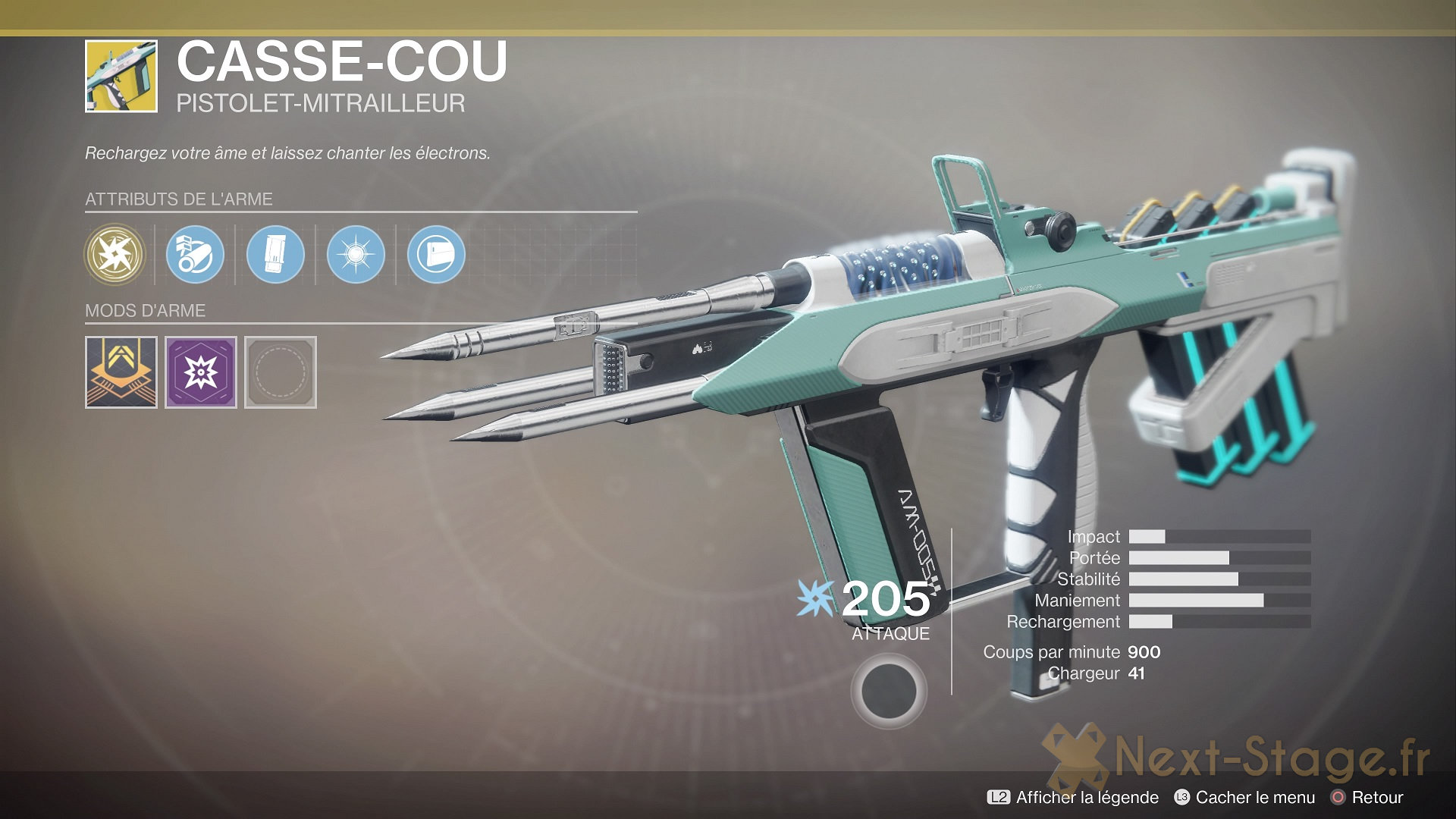Inspect the stock perk icon

click(x=436, y=255)
